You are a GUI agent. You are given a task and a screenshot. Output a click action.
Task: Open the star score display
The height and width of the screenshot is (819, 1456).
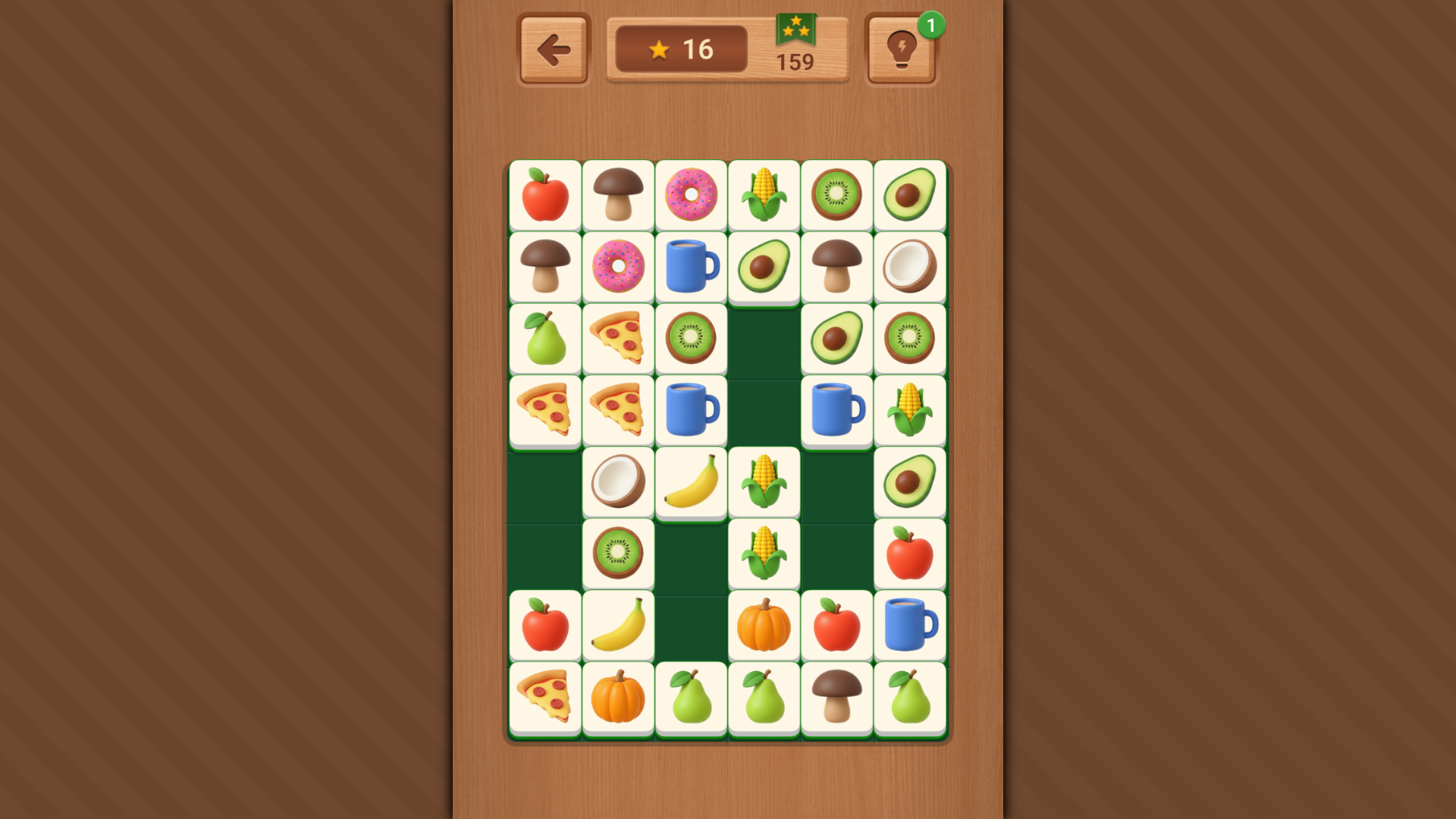coord(679,48)
